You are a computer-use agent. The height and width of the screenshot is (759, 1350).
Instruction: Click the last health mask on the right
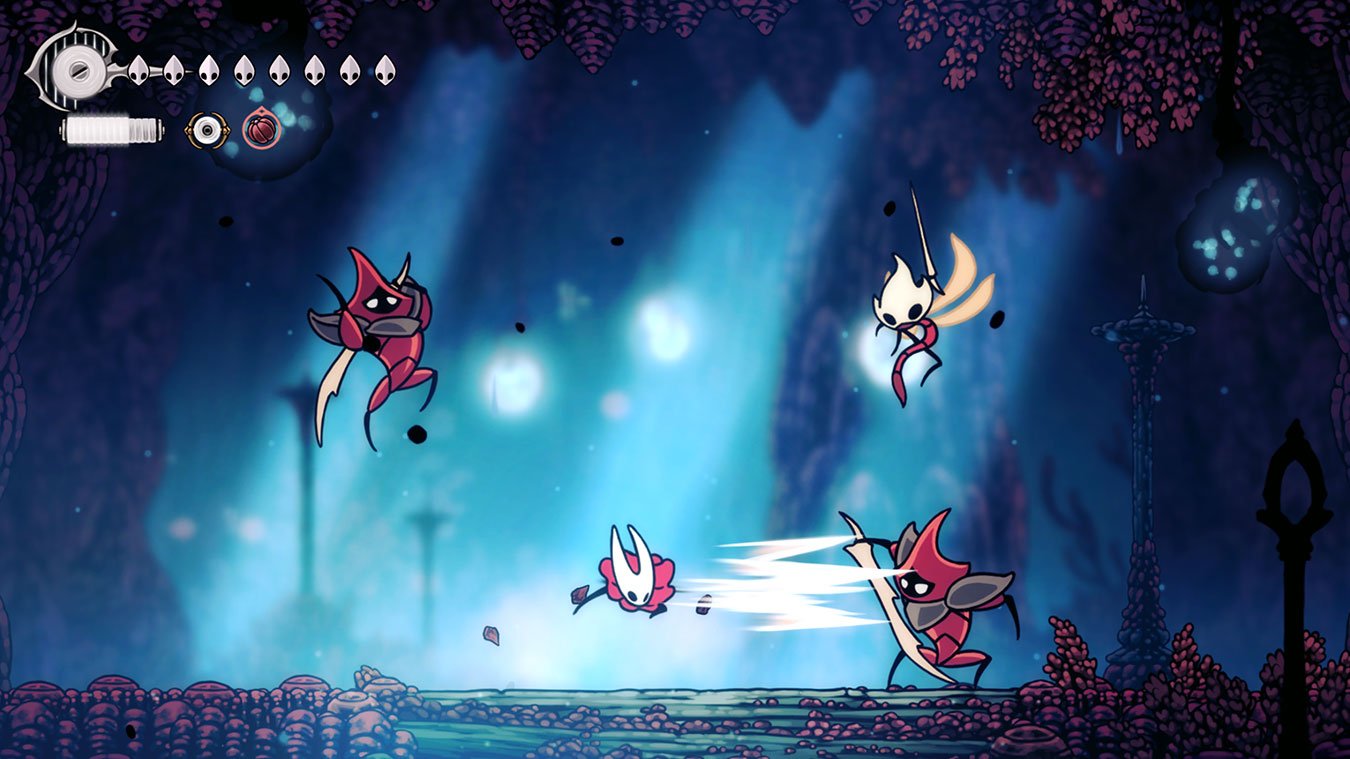click(384, 70)
